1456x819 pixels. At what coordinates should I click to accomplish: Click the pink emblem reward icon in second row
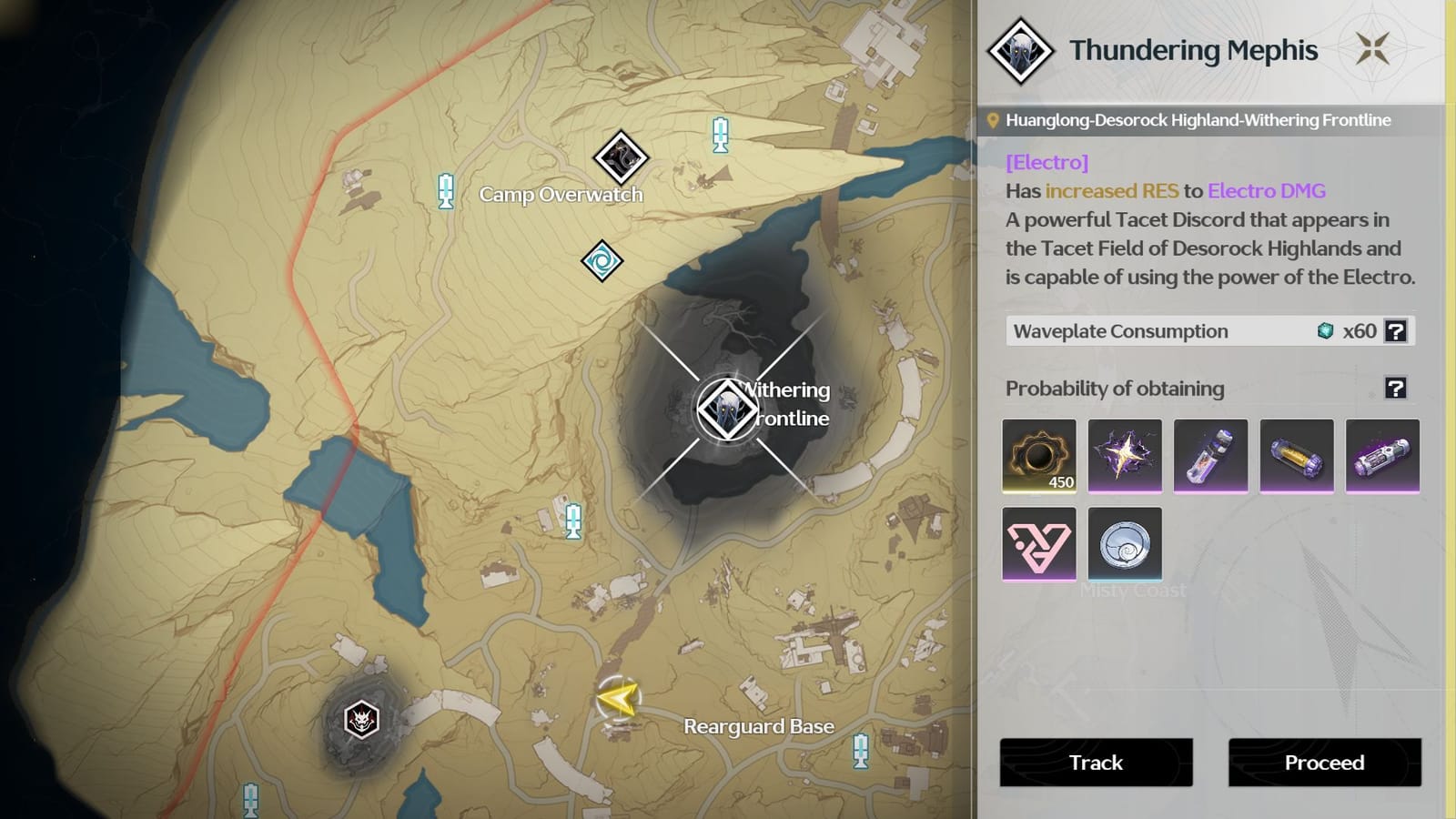click(1039, 544)
